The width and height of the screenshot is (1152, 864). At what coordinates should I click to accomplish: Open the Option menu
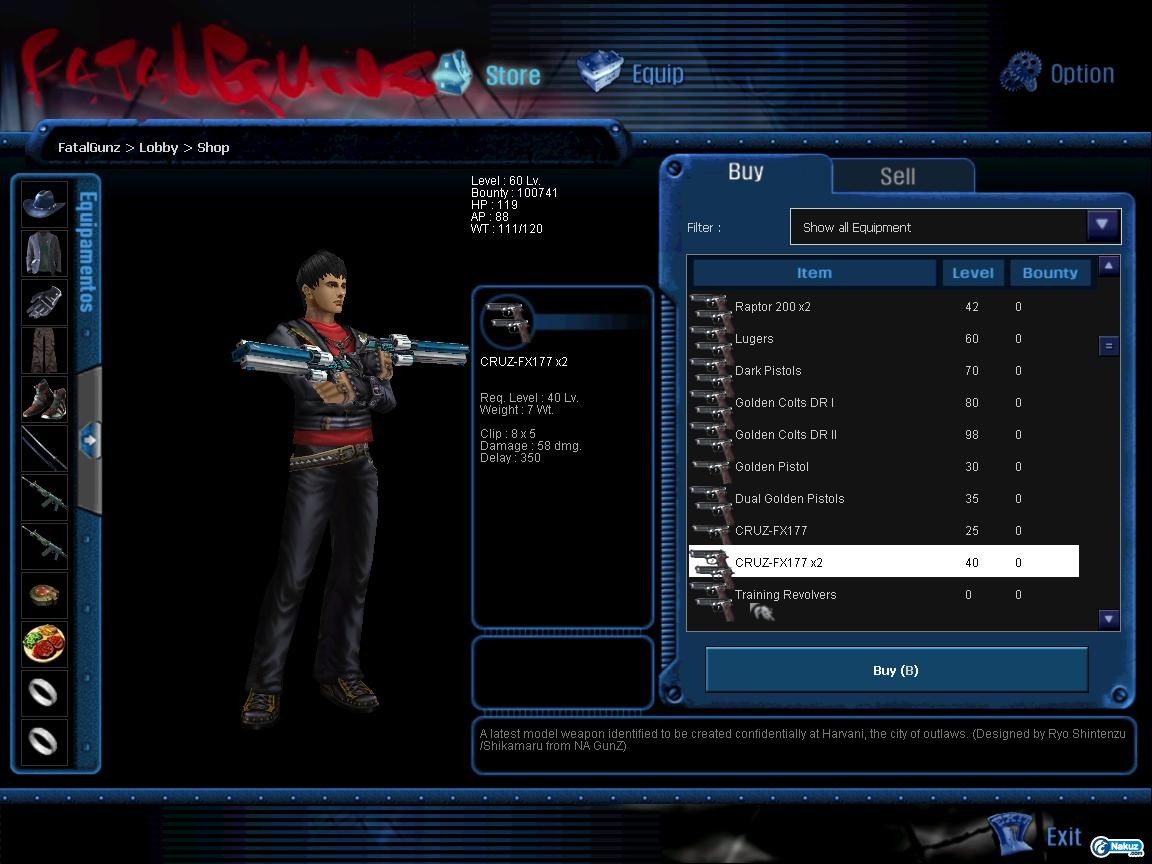tap(1058, 73)
